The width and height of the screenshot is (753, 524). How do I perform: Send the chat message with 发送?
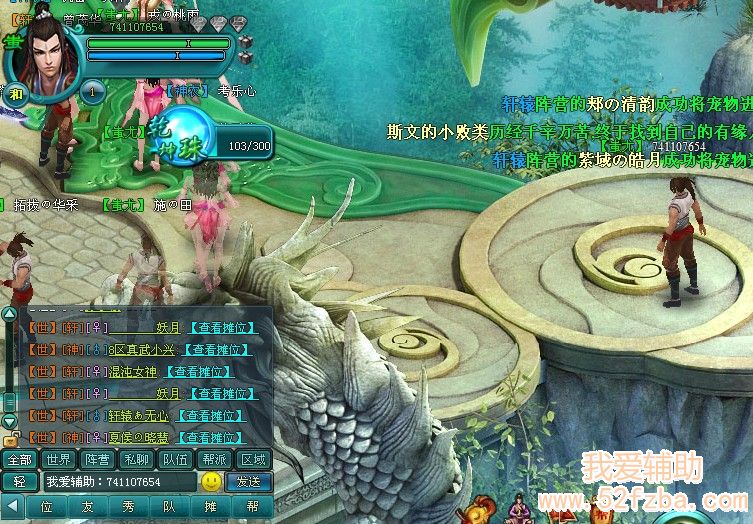248,482
